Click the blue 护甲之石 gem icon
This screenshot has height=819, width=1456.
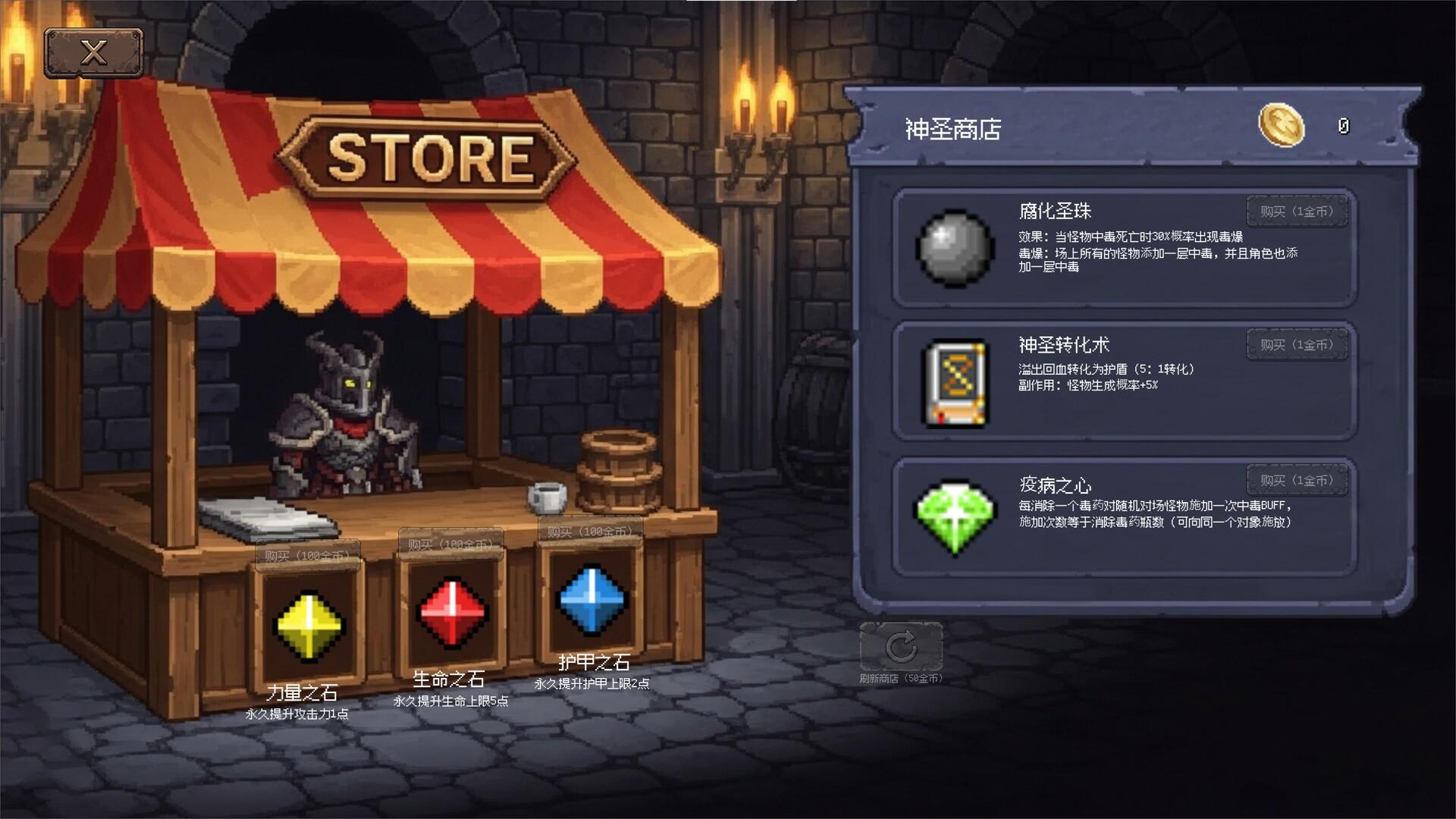(590, 599)
